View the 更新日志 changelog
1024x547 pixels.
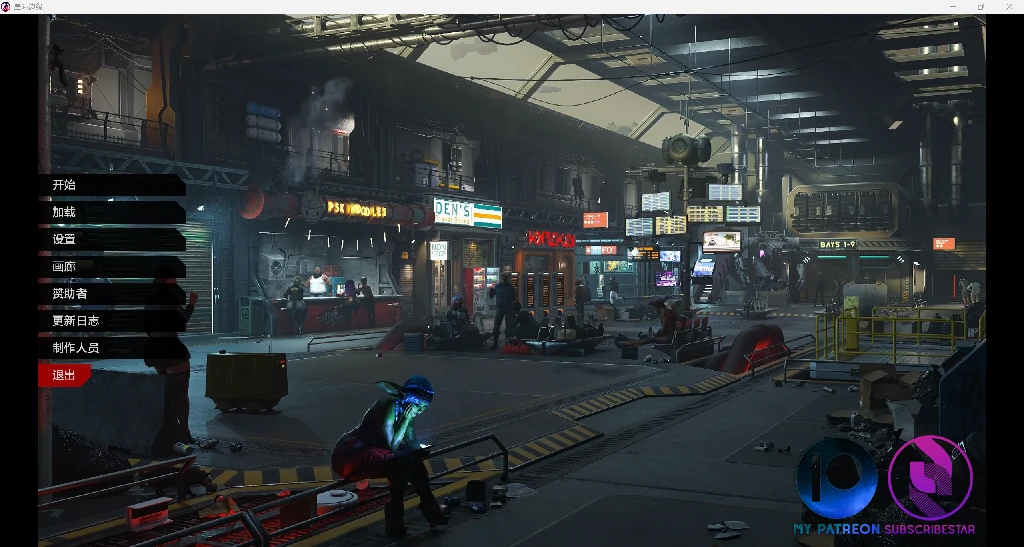click(x=76, y=321)
